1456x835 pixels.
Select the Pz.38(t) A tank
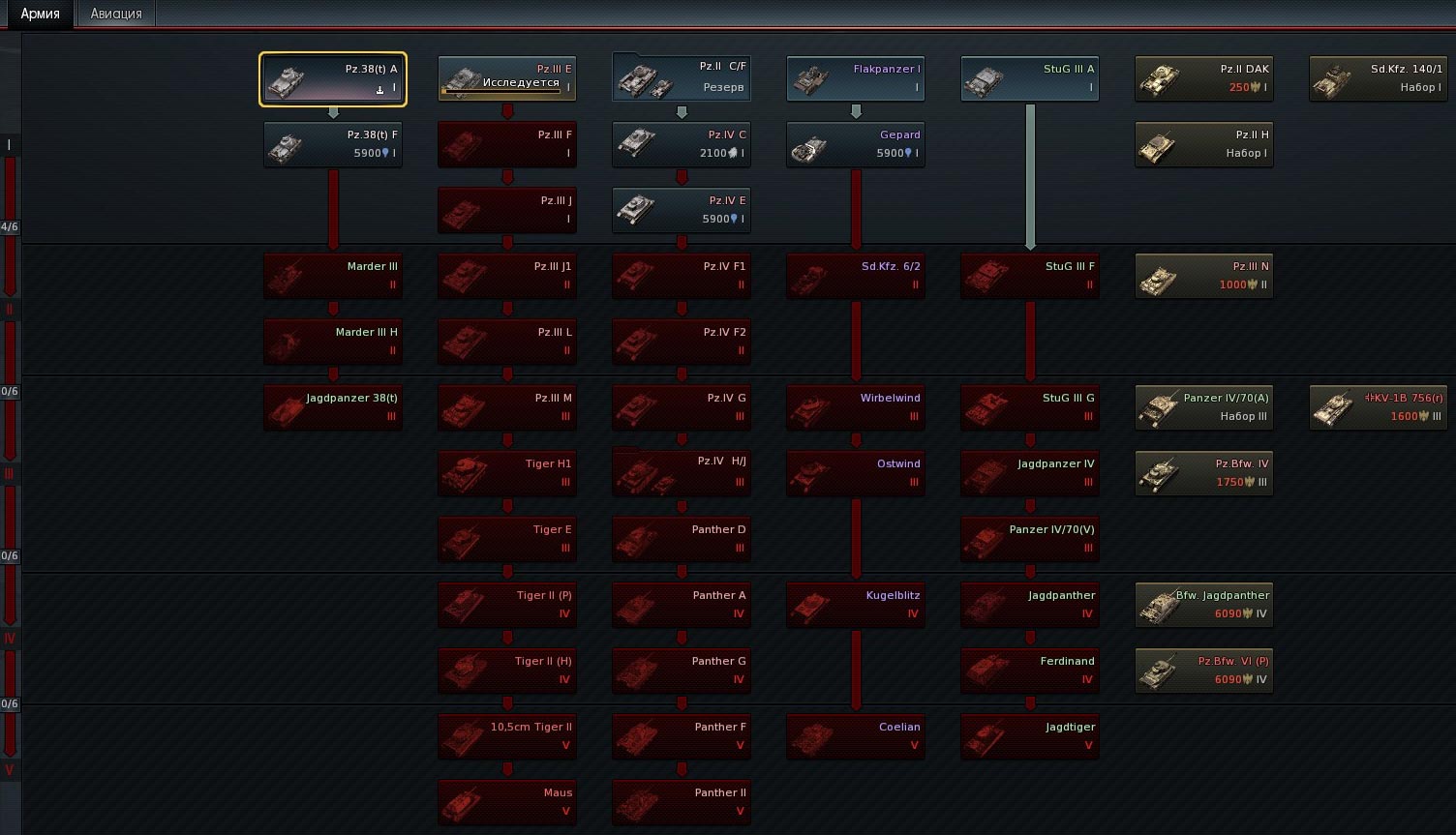coord(333,79)
